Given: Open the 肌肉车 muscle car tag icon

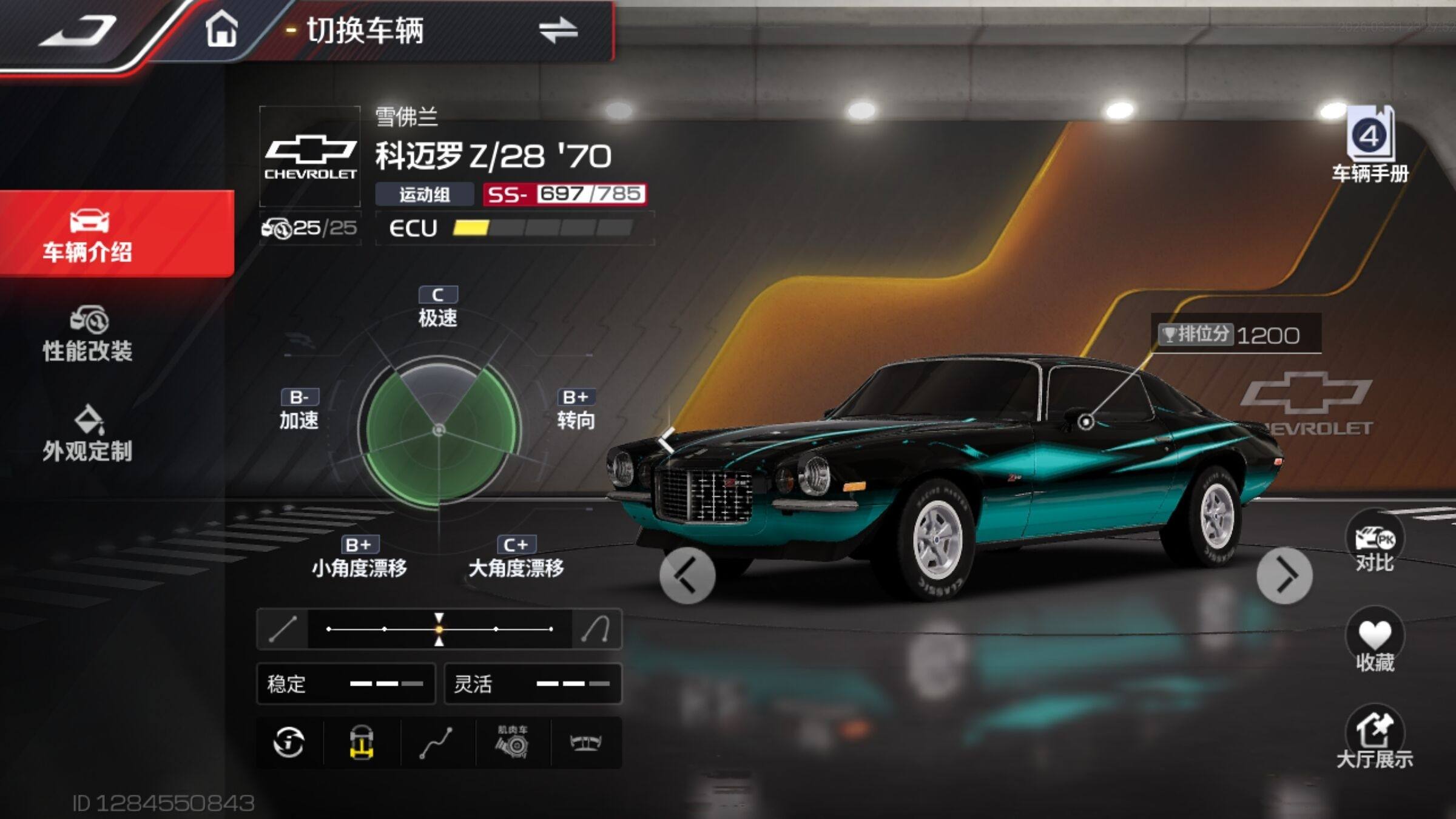Looking at the screenshot, I should tap(513, 743).
